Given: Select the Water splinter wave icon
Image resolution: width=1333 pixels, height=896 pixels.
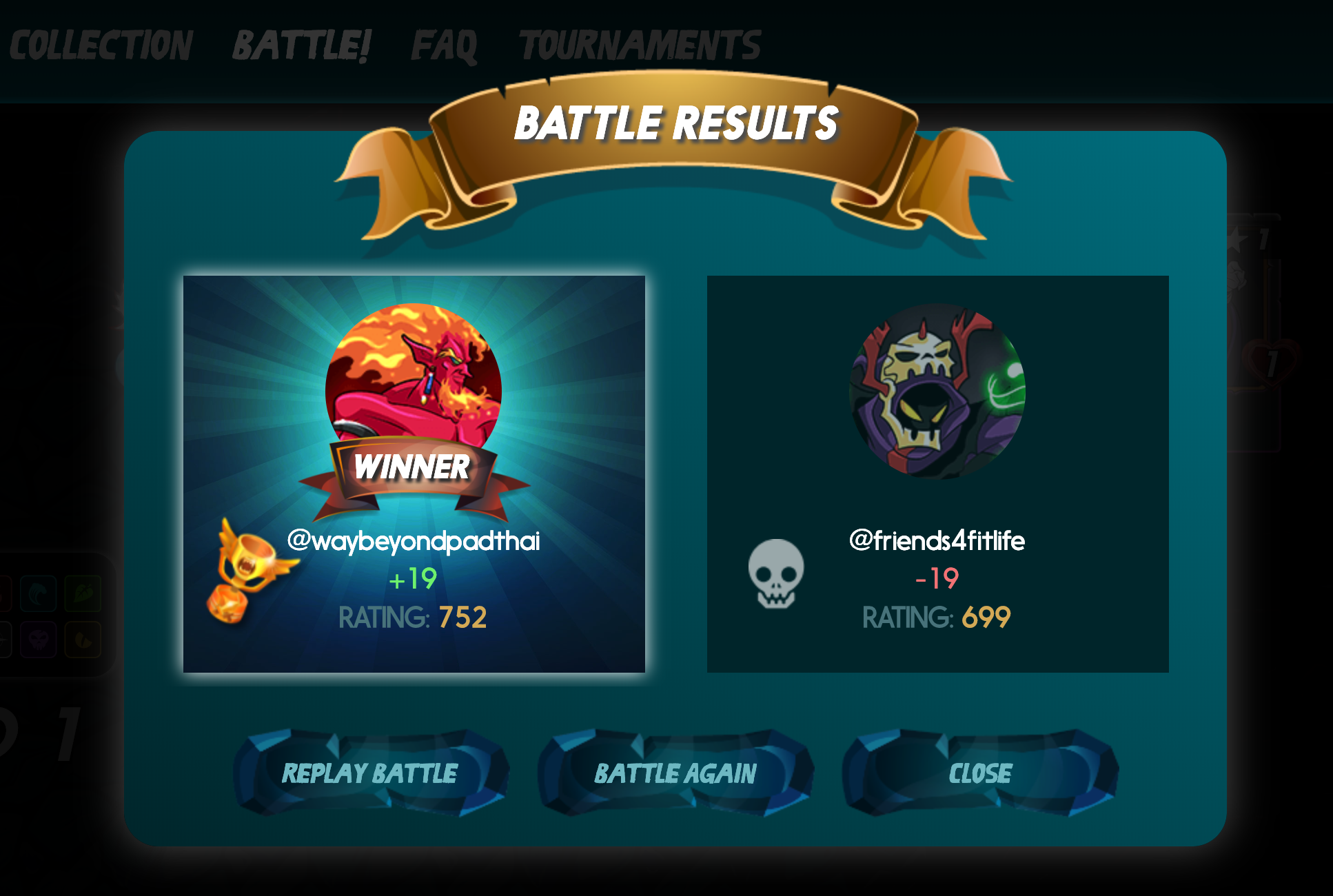Looking at the screenshot, I should [x=38, y=593].
